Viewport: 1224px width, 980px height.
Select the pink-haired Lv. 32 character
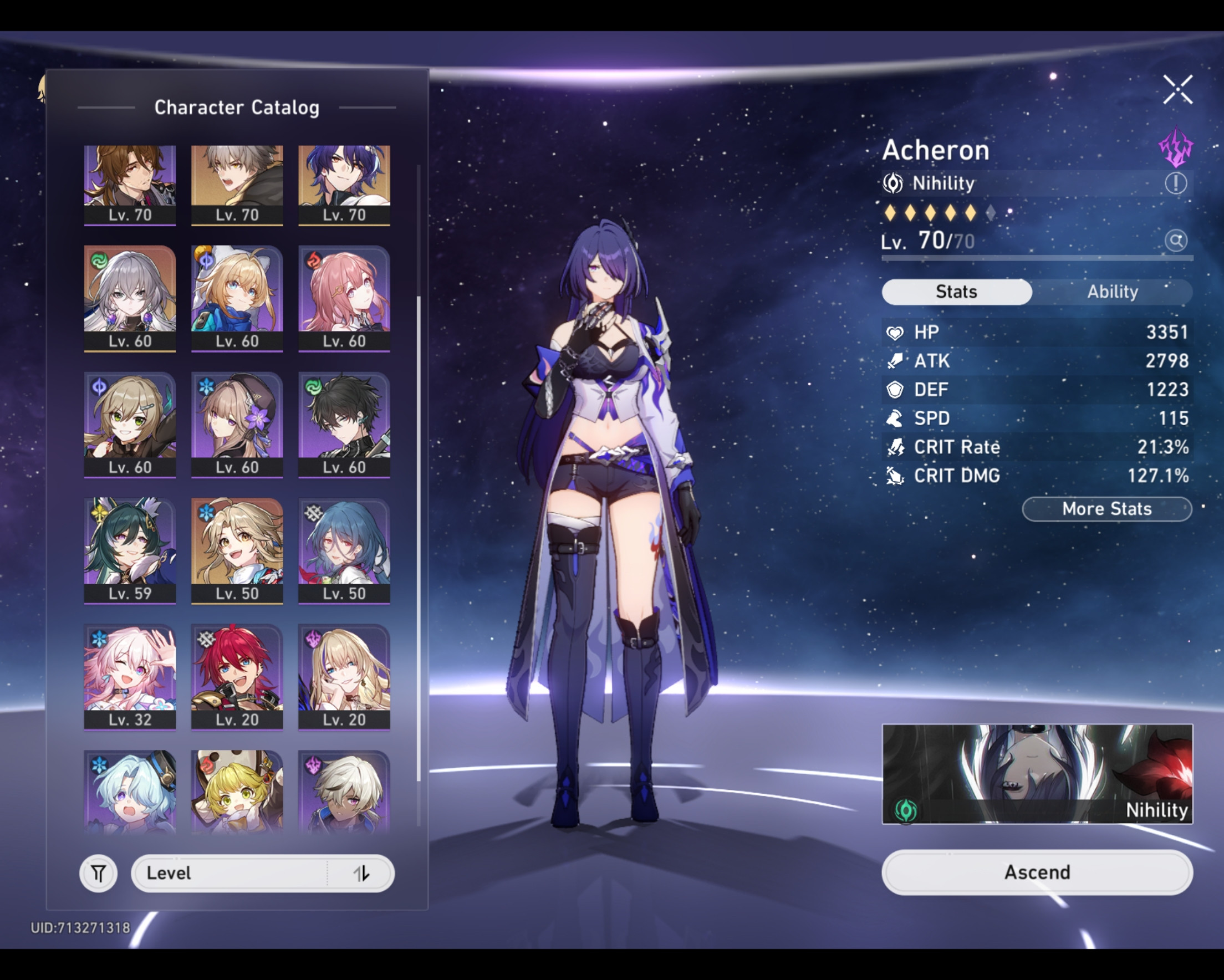coord(130,676)
